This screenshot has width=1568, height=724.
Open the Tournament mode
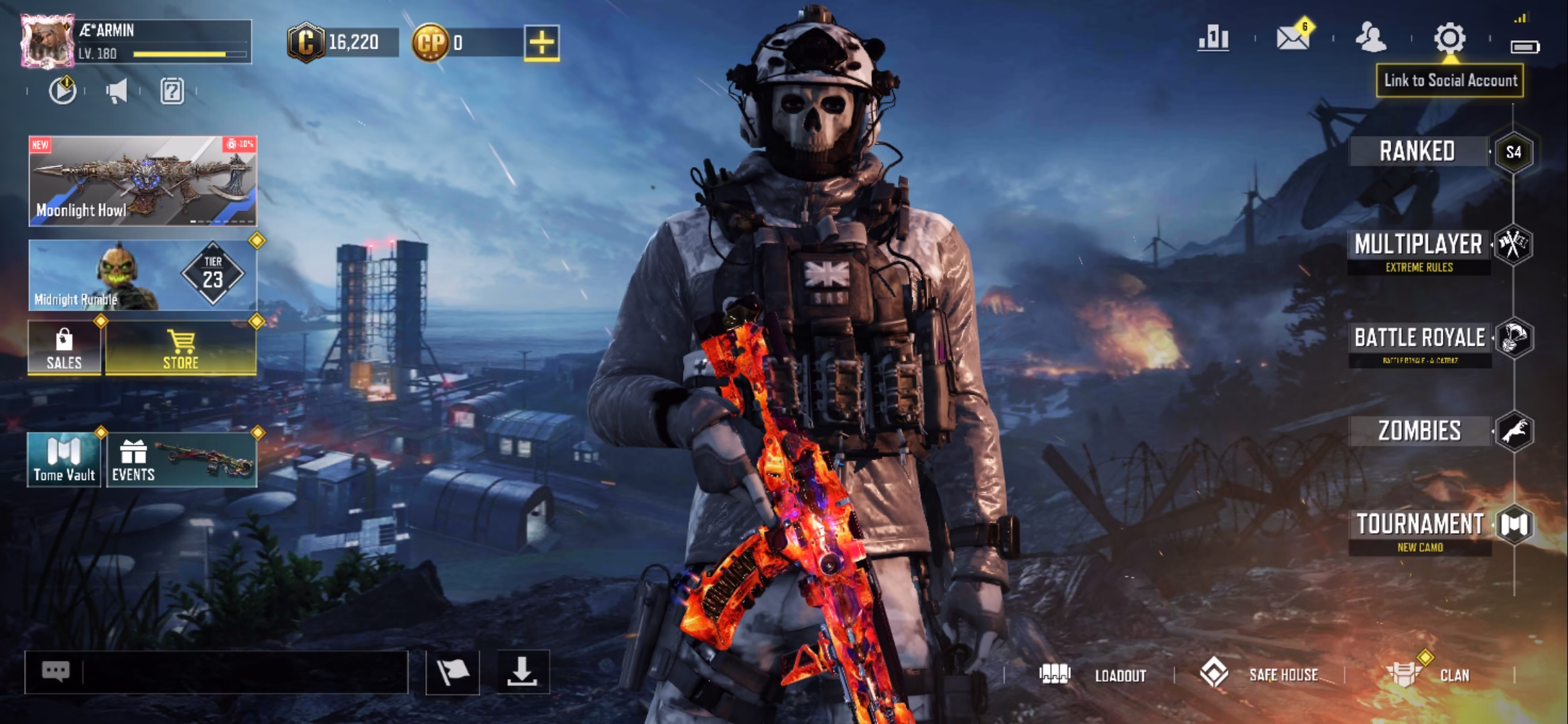[1420, 525]
